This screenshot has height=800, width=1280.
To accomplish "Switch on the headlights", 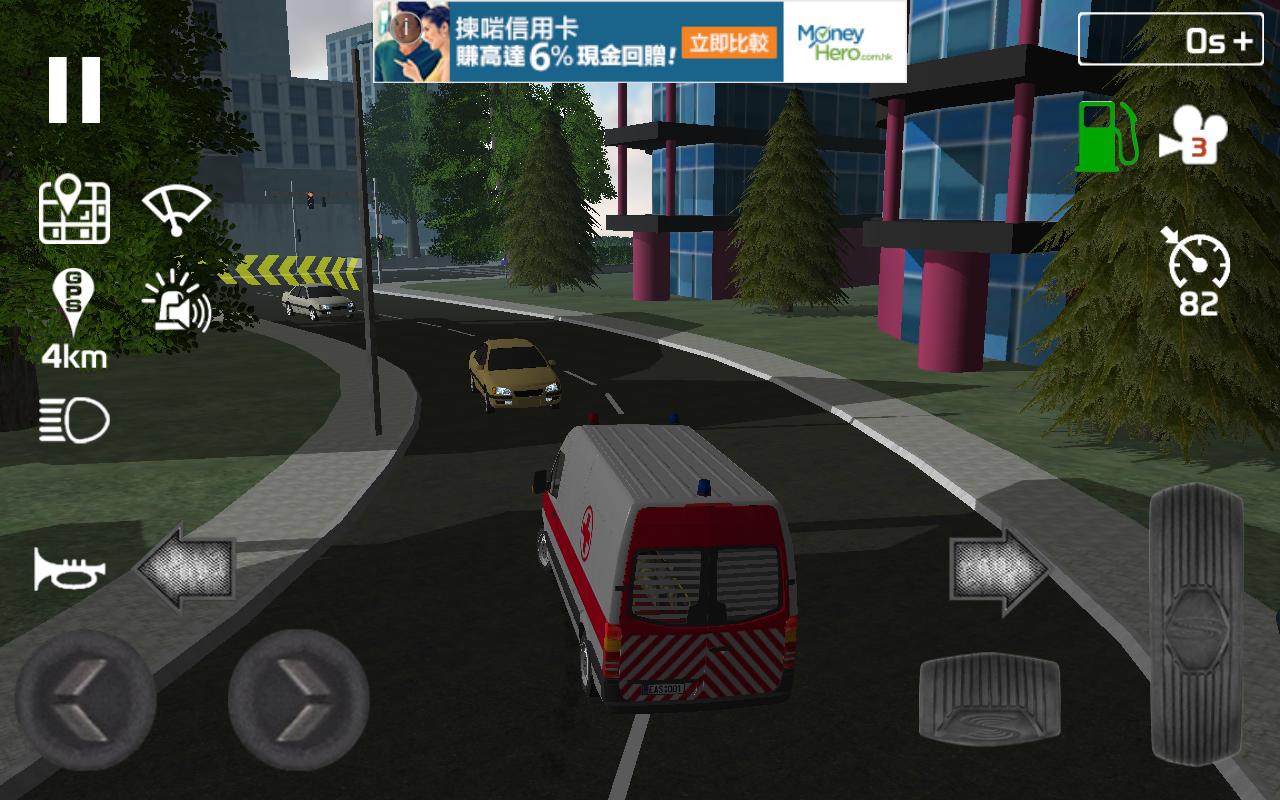I will tap(74, 420).
